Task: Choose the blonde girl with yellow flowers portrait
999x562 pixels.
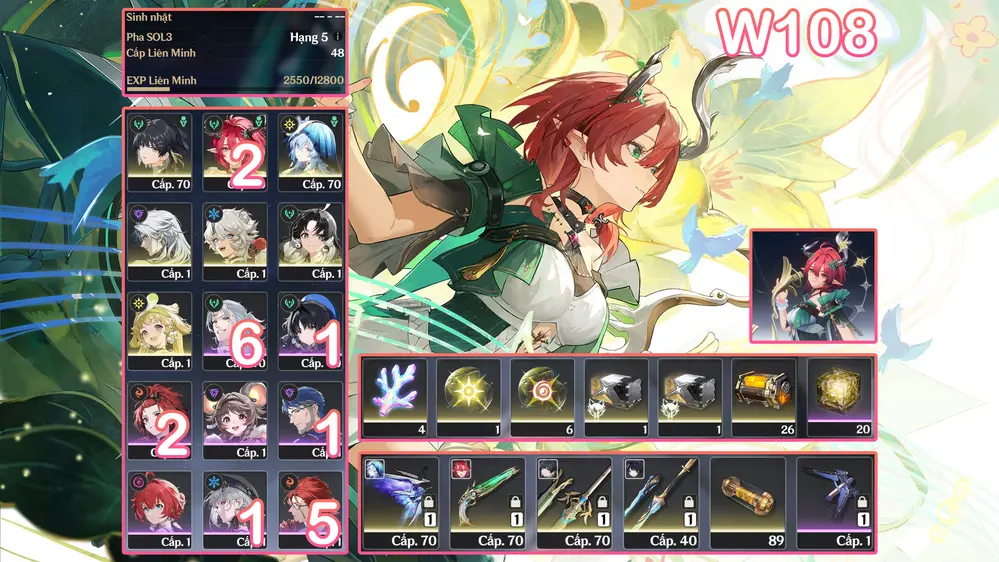Action: [x=158, y=330]
